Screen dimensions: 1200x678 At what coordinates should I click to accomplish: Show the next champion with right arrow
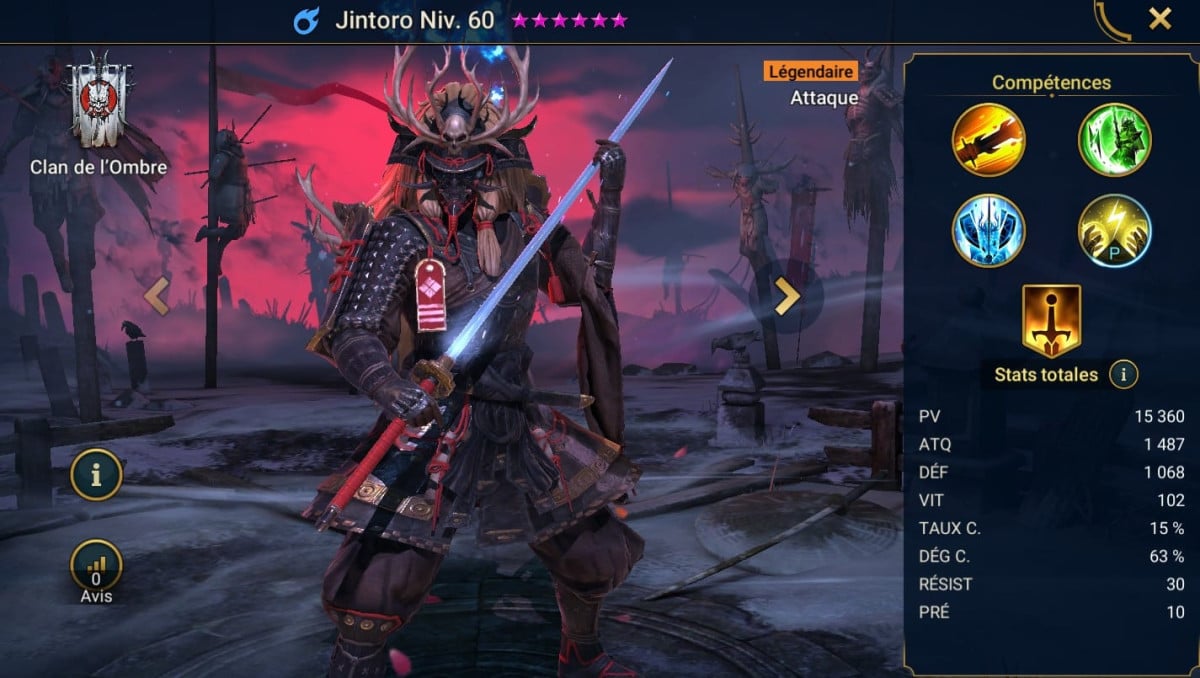click(x=787, y=296)
